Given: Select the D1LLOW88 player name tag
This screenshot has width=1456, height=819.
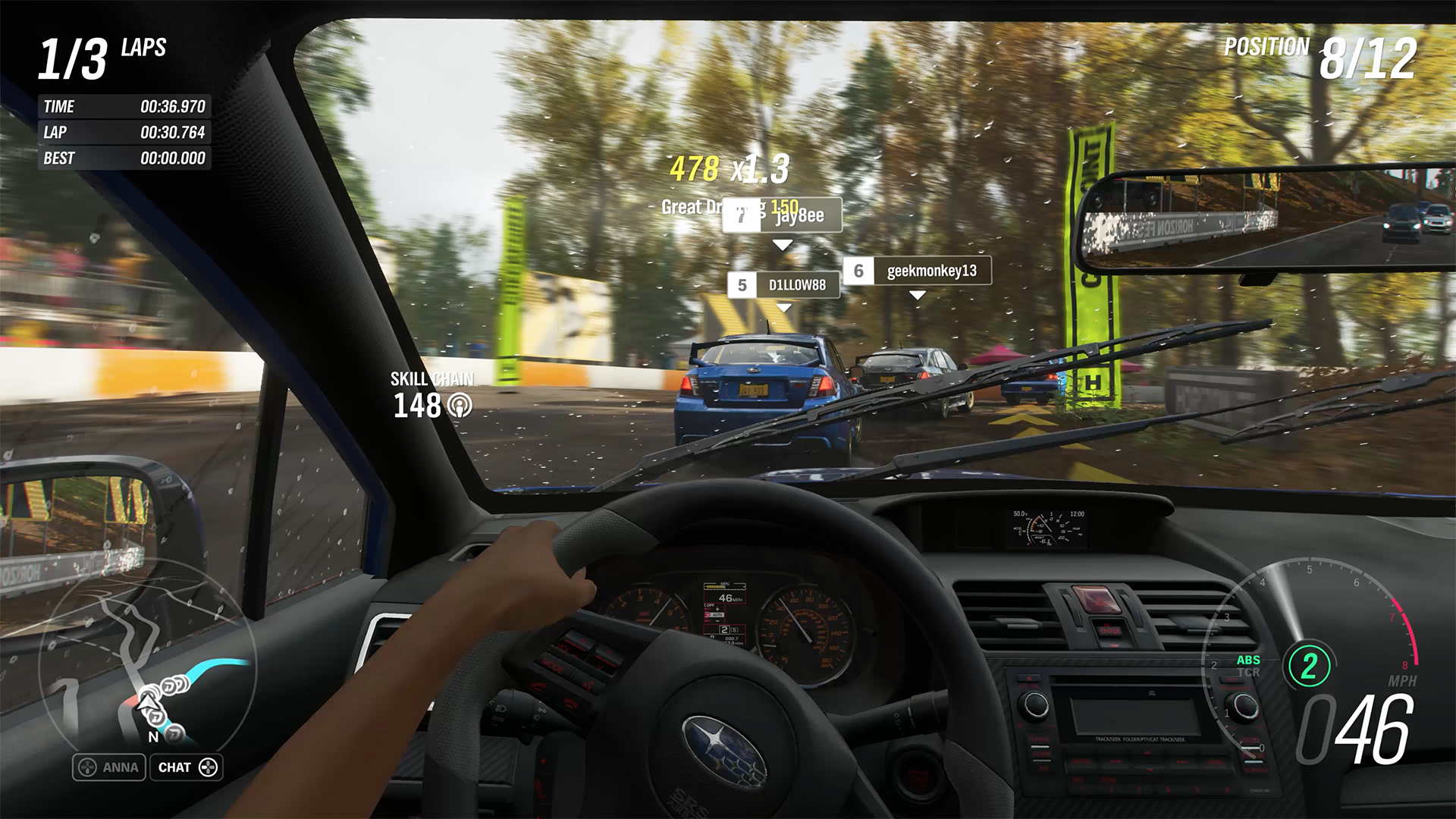Looking at the screenshot, I should (784, 285).
